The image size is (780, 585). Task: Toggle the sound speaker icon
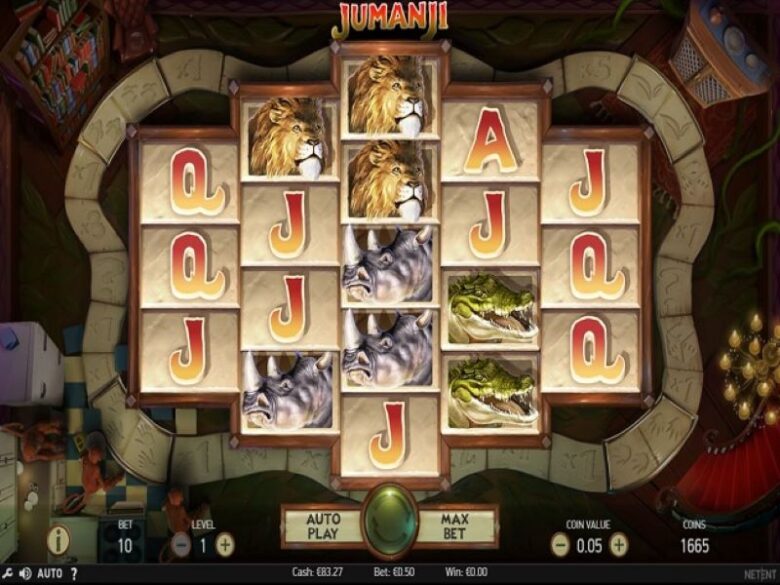(23, 574)
